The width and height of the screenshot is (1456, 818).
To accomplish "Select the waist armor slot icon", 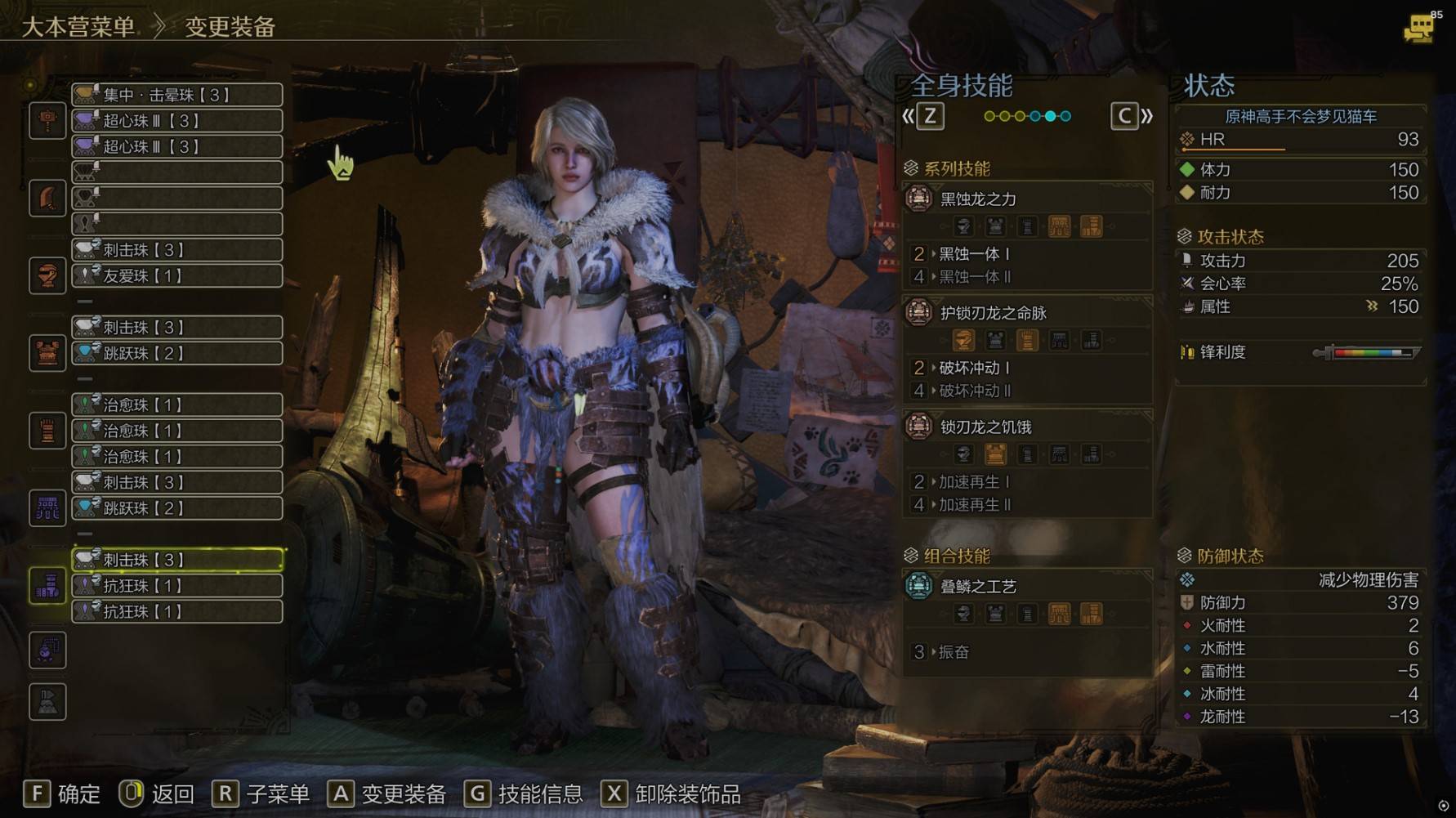I will click(47, 508).
